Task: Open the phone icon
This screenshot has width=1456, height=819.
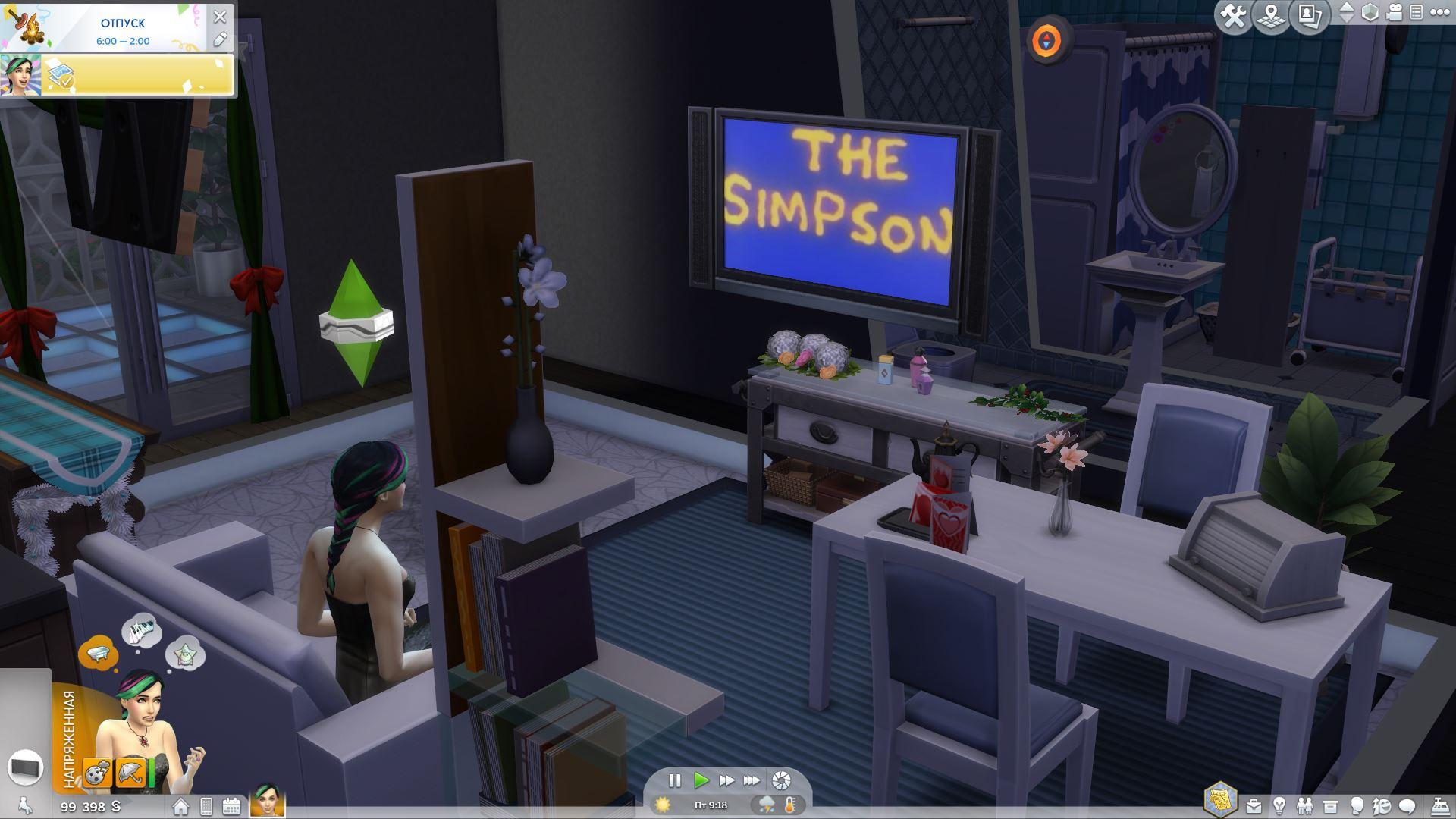Action: pos(206,806)
